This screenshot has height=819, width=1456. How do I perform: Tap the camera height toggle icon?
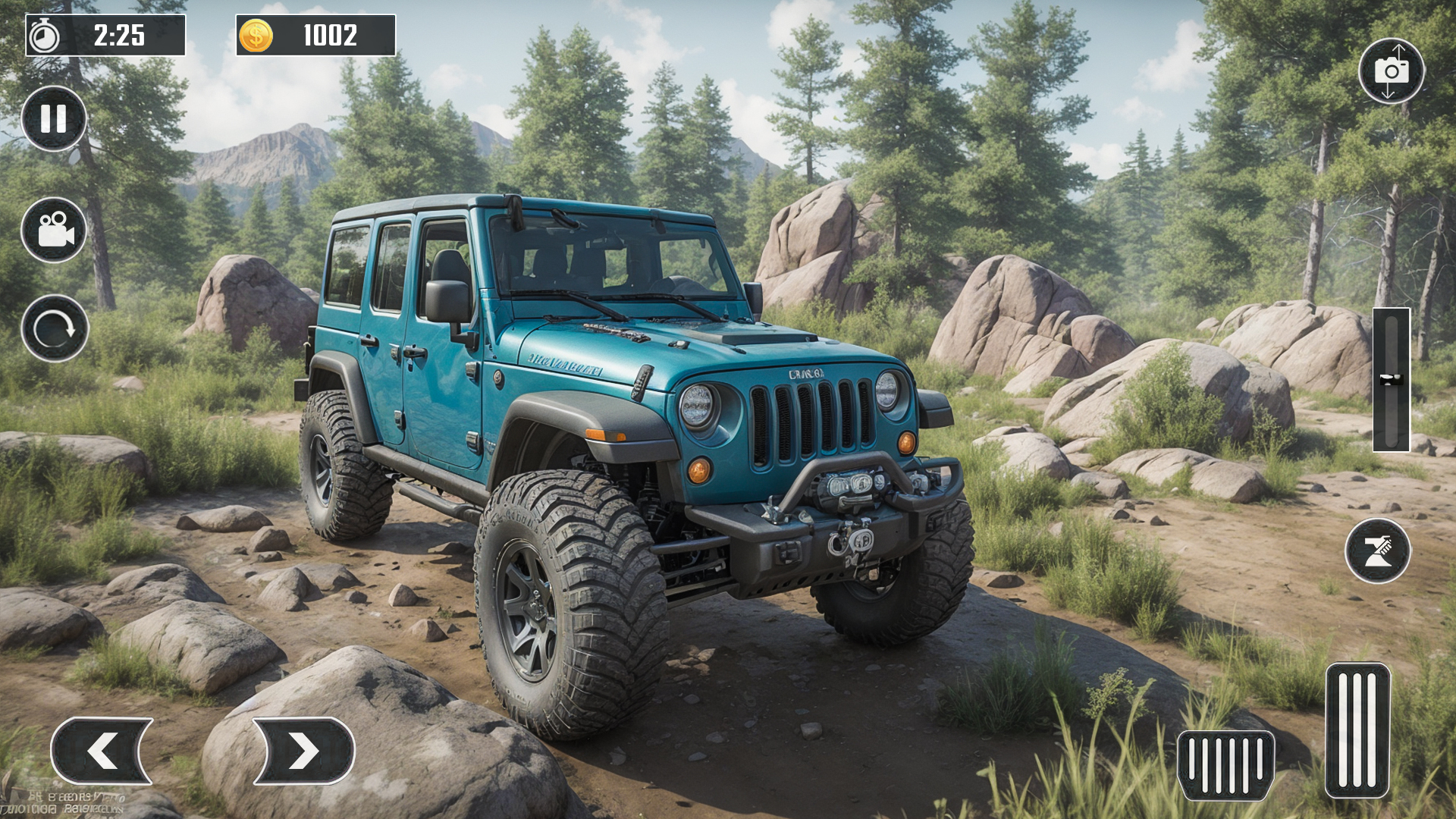1391,71
